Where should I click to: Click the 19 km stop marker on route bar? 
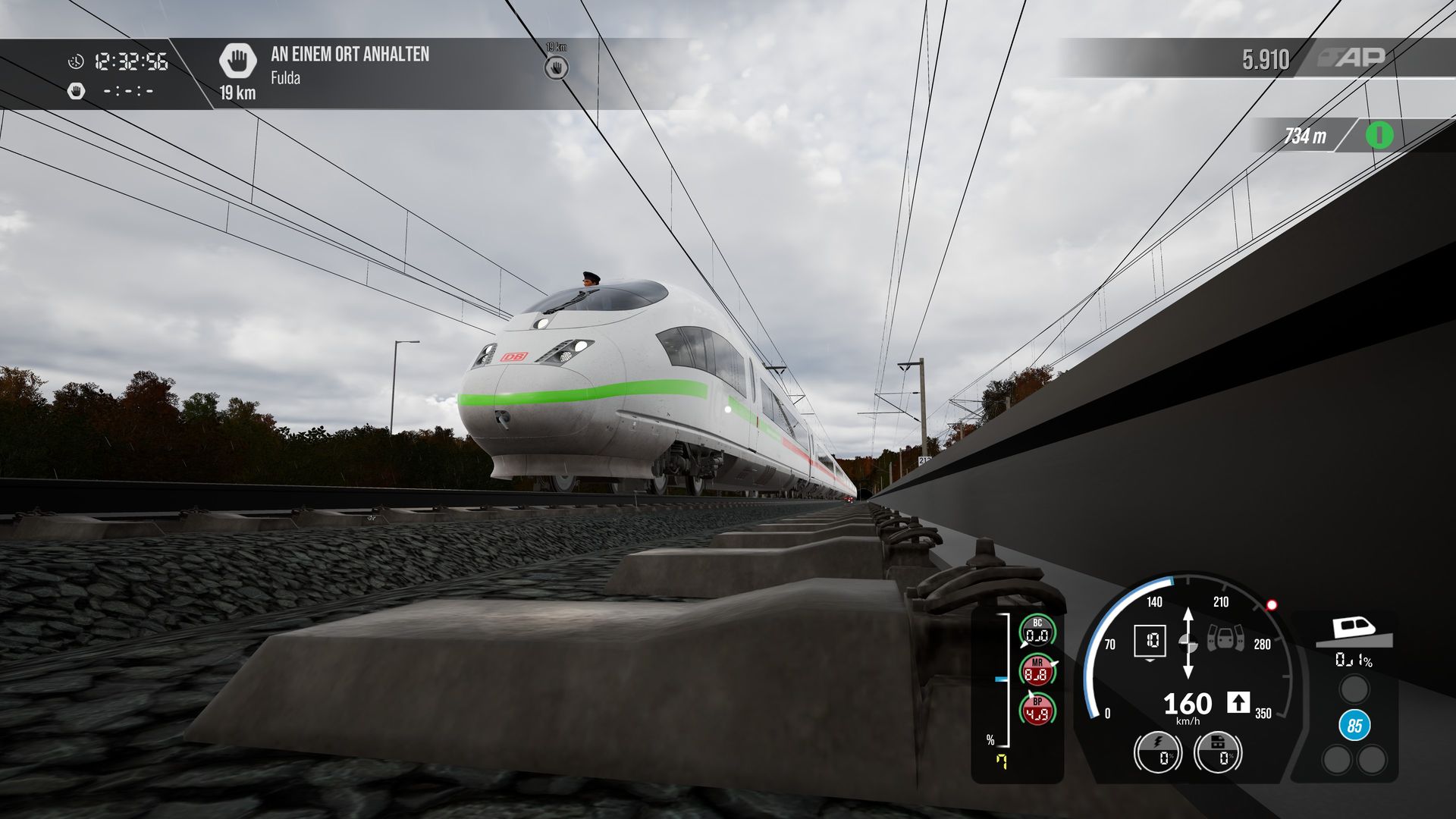click(x=557, y=67)
